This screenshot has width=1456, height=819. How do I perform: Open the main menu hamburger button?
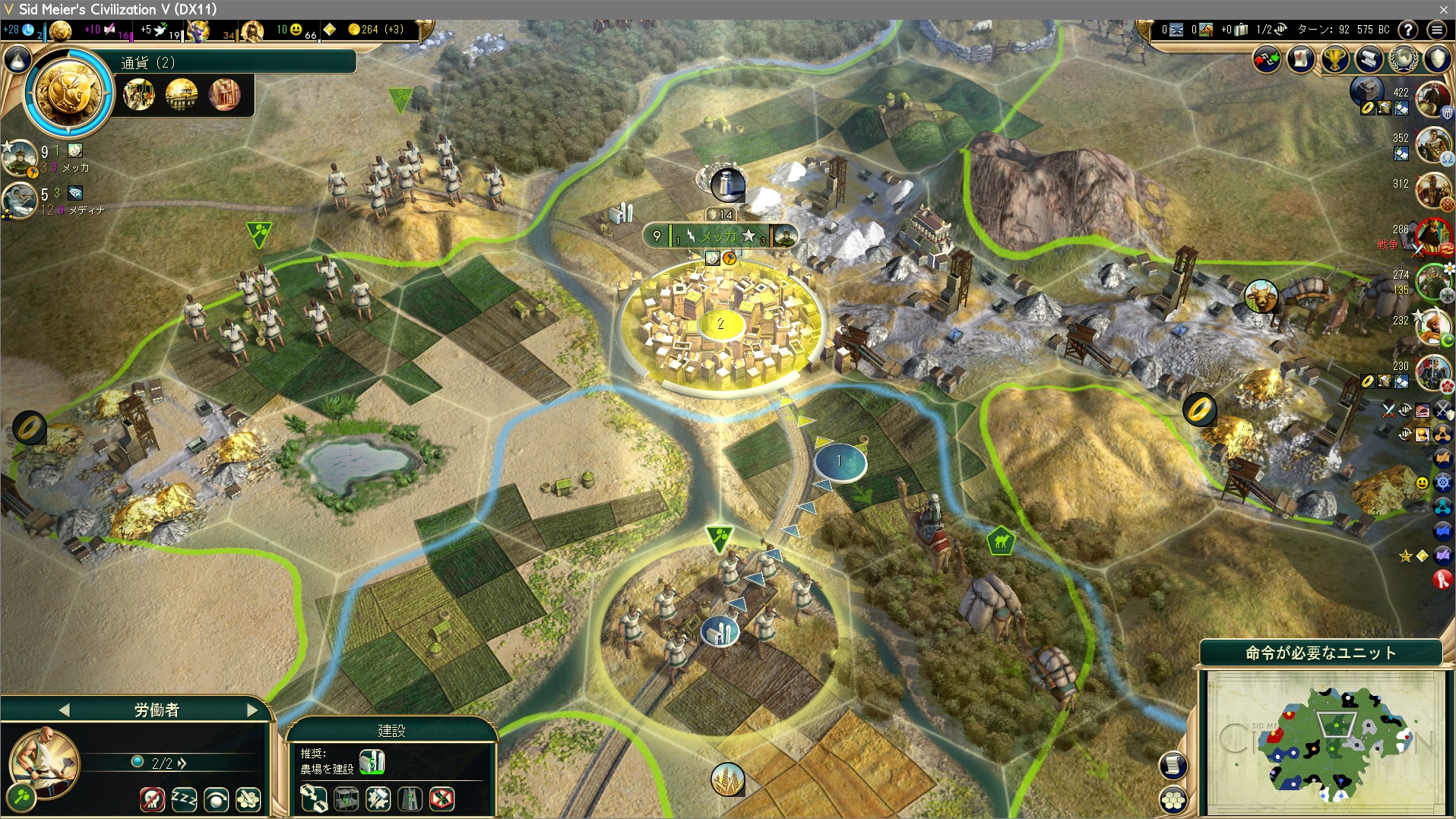1436,30
